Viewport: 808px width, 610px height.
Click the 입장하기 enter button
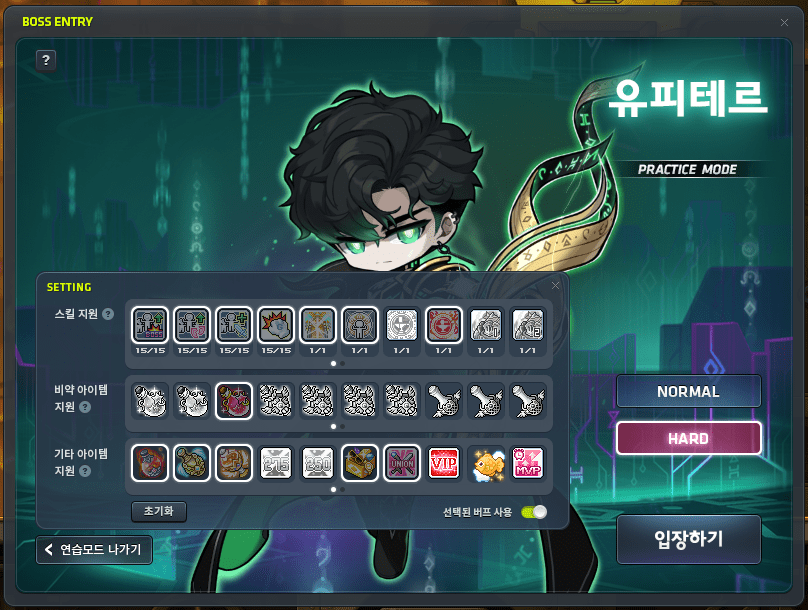pos(688,539)
